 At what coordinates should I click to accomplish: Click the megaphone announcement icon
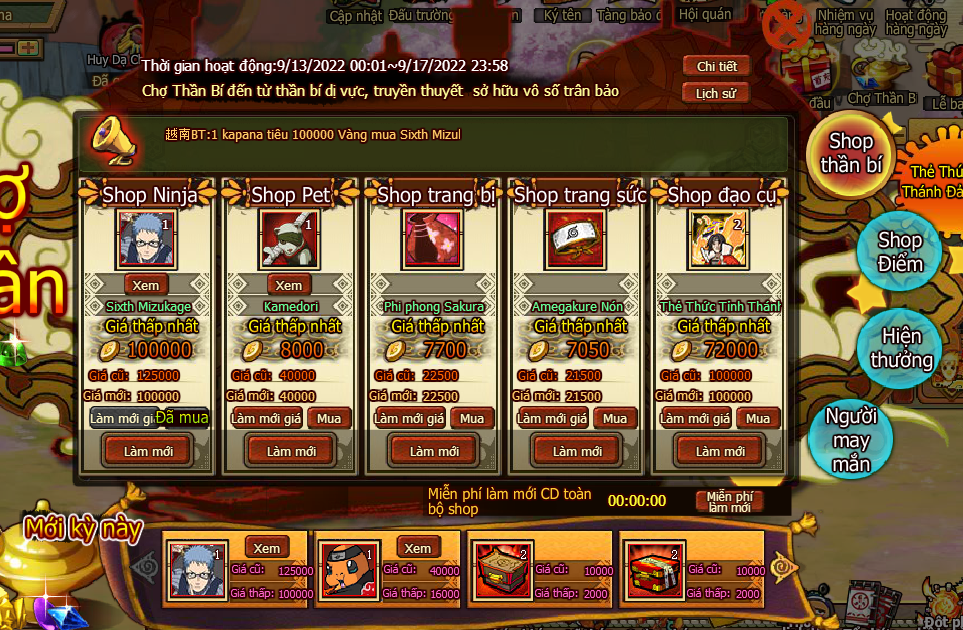[x=110, y=138]
